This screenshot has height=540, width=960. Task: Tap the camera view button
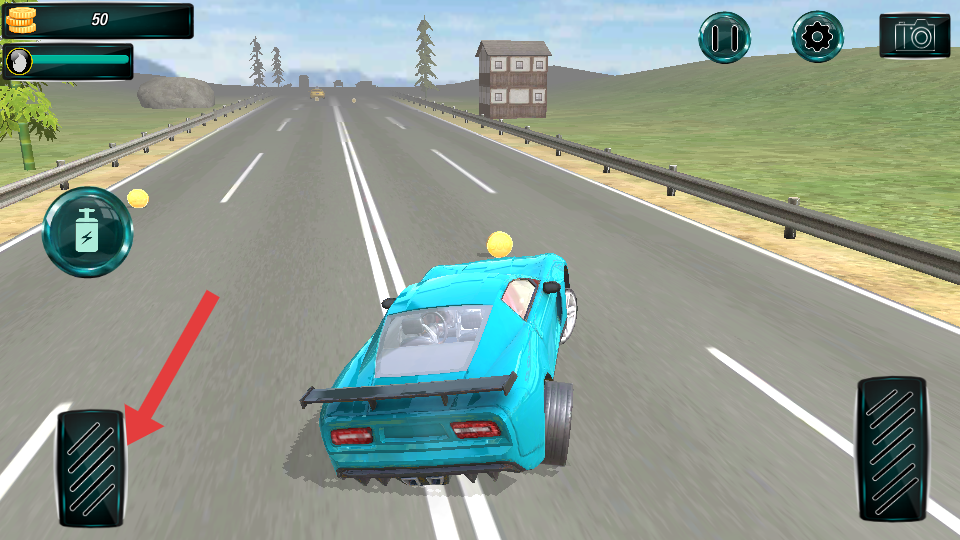[914, 36]
